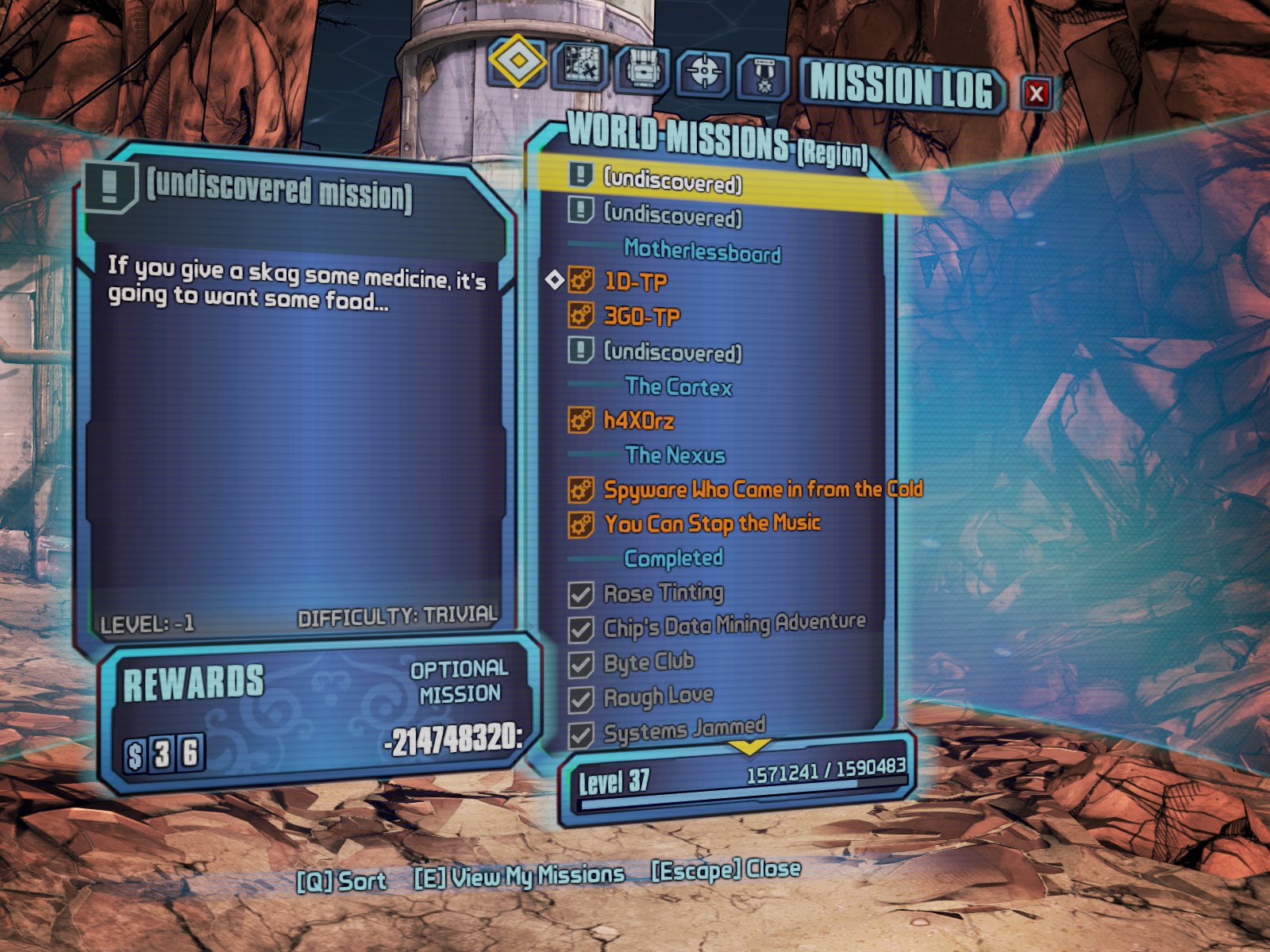Select the undiscovered mission under Motherlessboard
The height and width of the screenshot is (952, 1270).
coord(672,351)
